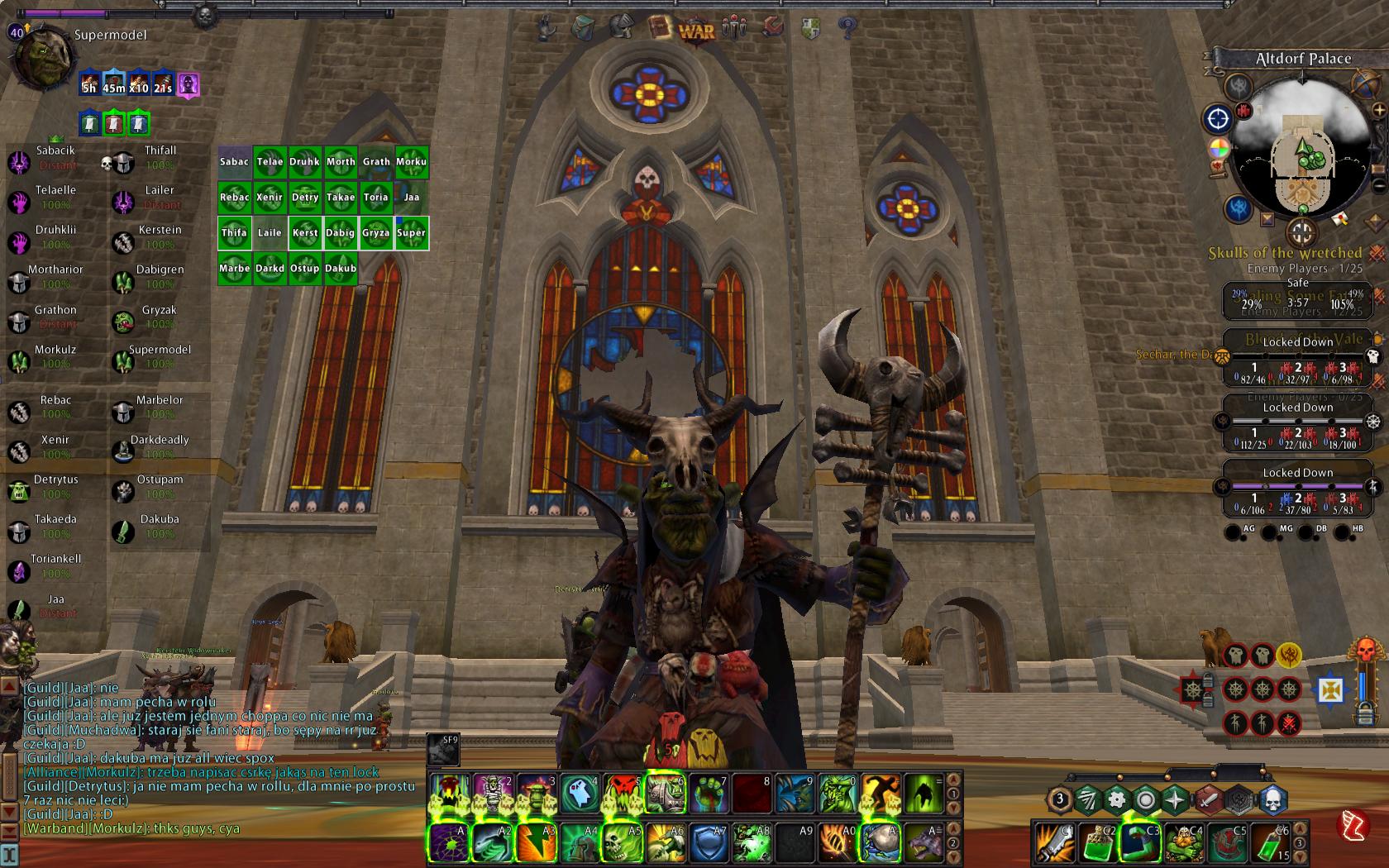Use the green potion in slot C6
The height and width of the screenshot is (868, 1389).
click(x=1271, y=843)
